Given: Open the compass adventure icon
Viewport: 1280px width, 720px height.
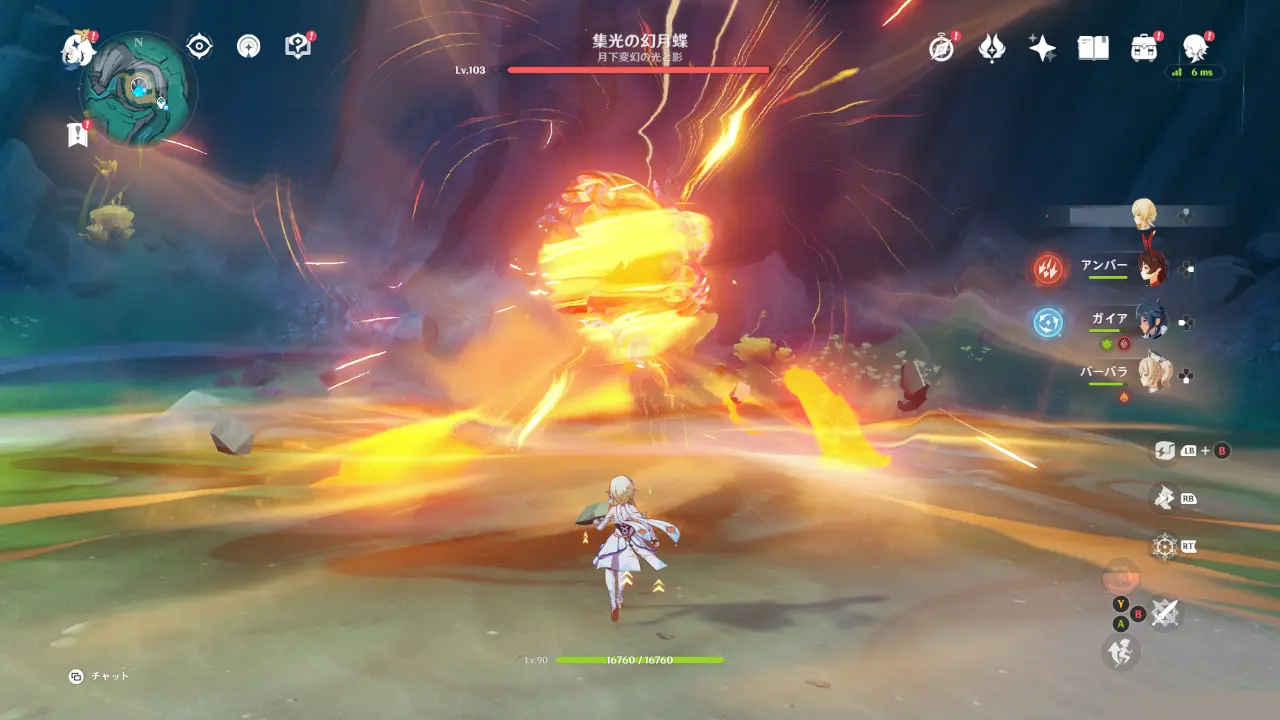Looking at the screenshot, I should [941, 47].
